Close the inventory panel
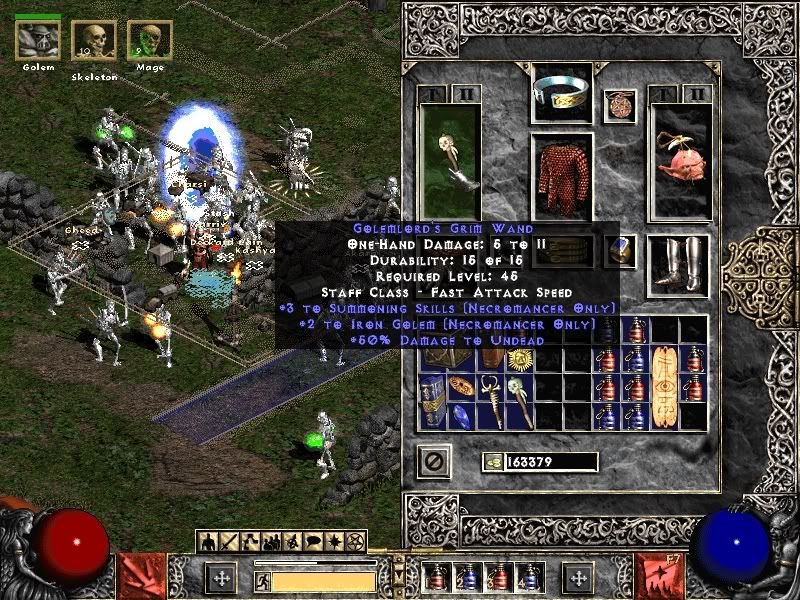The image size is (800, 600). point(435,461)
